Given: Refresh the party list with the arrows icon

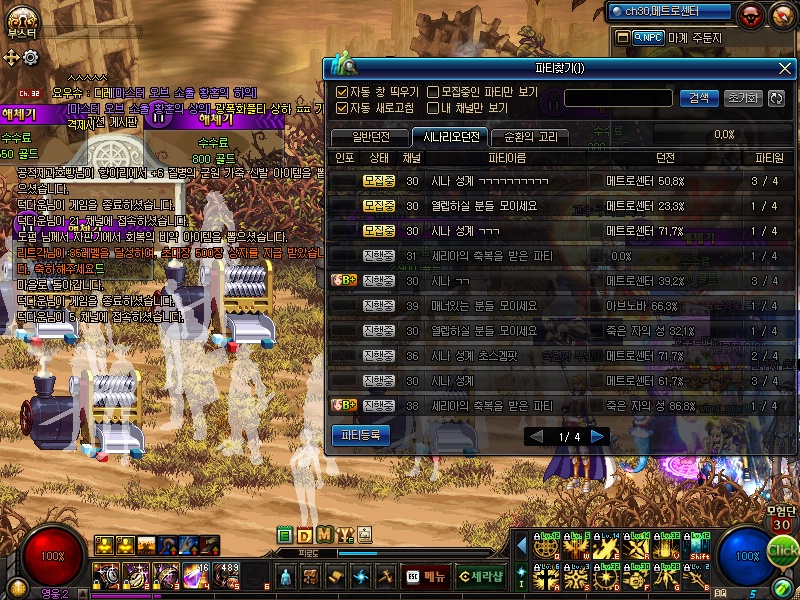Looking at the screenshot, I should point(776,98).
